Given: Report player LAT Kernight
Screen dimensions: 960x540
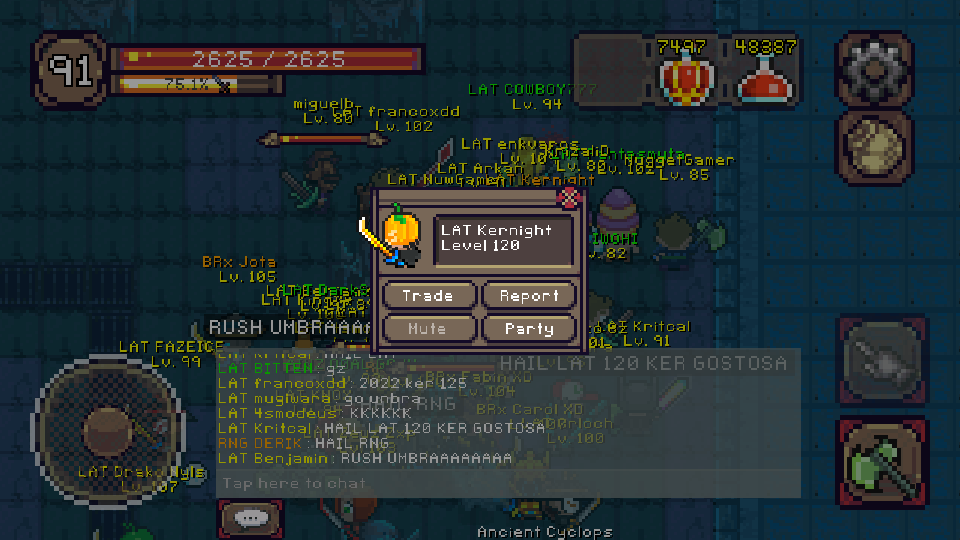Looking at the screenshot, I should coord(529,296).
